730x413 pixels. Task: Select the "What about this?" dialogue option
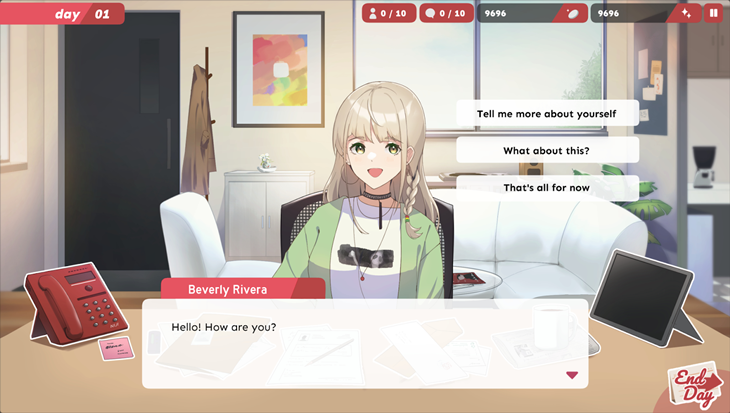(547, 151)
